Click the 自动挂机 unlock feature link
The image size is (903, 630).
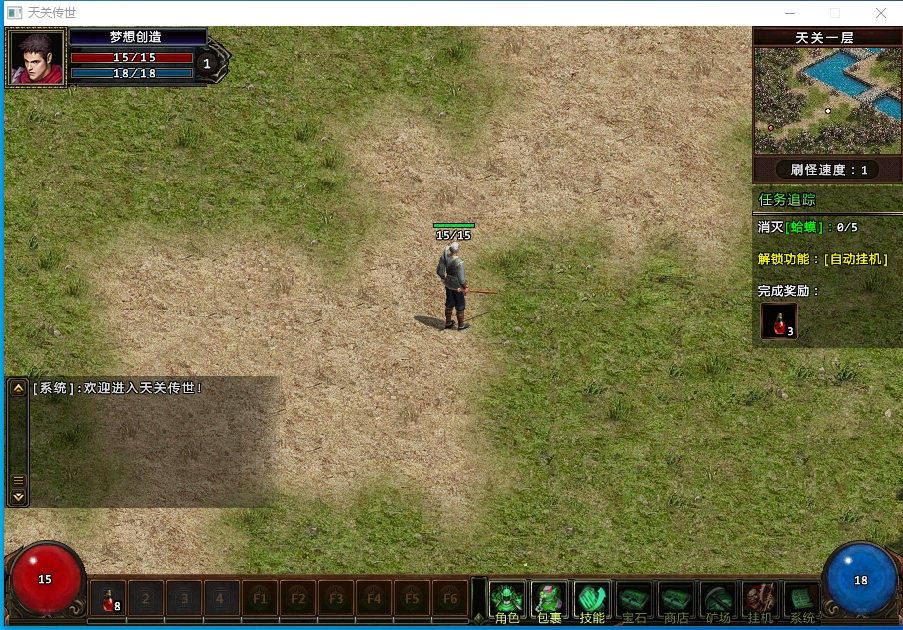[855, 259]
